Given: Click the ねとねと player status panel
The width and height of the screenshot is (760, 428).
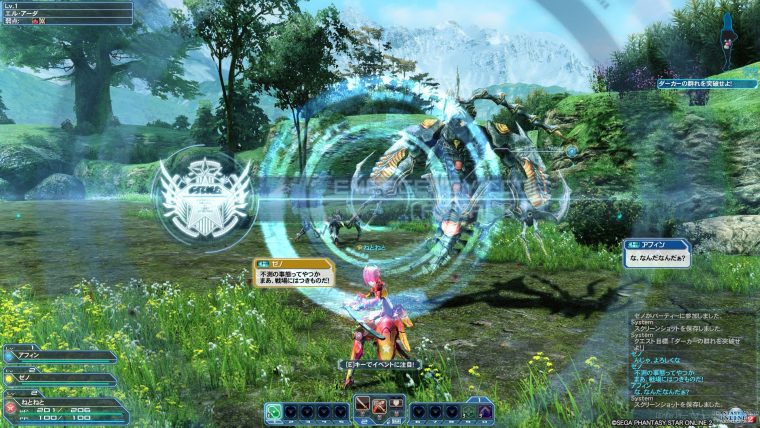Looking at the screenshot, I should click(x=65, y=408).
